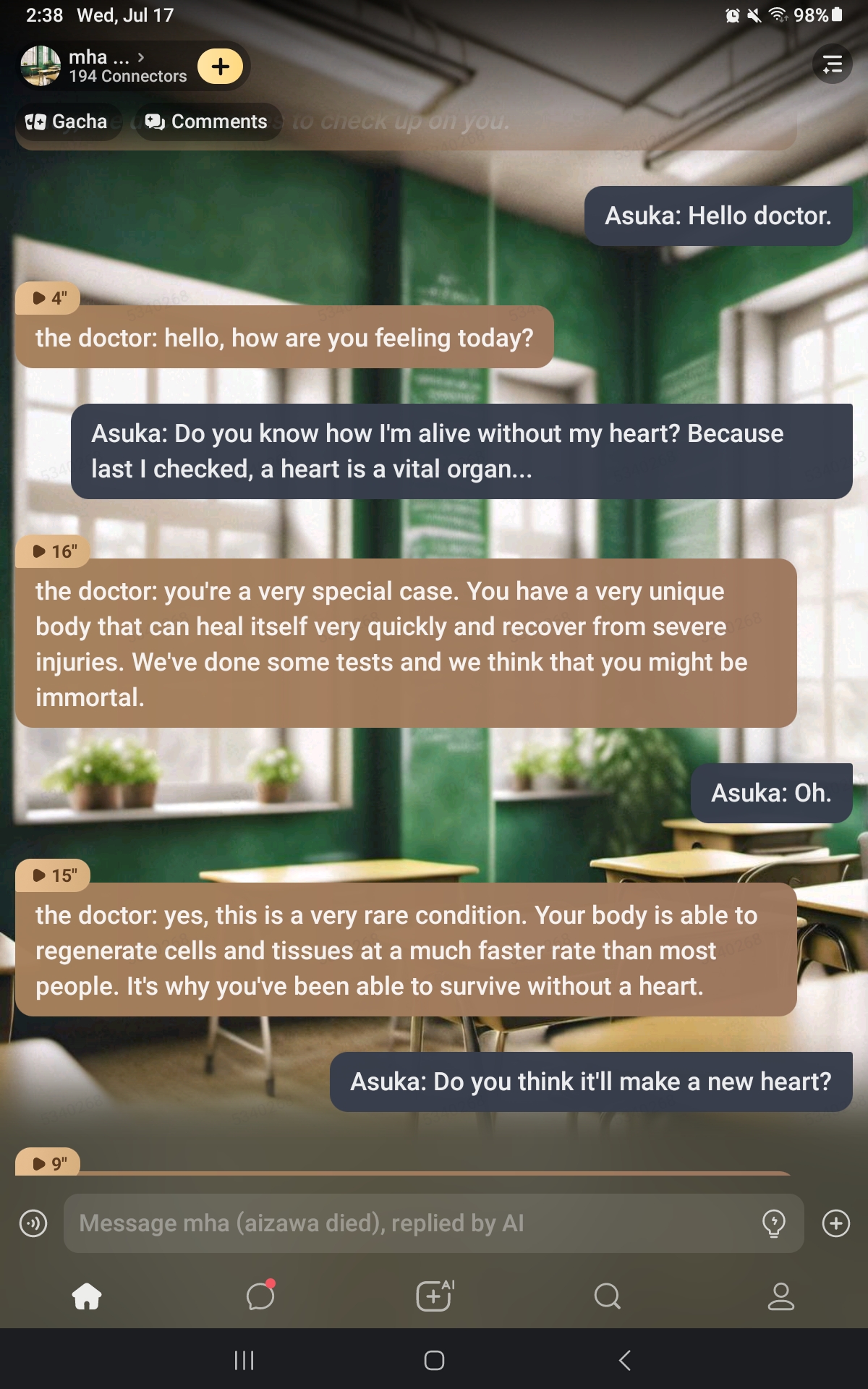Image resolution: width=868 pixels, height=1389 pixels.
Task: Show the Comments section
Action: [x=207, y=122]
